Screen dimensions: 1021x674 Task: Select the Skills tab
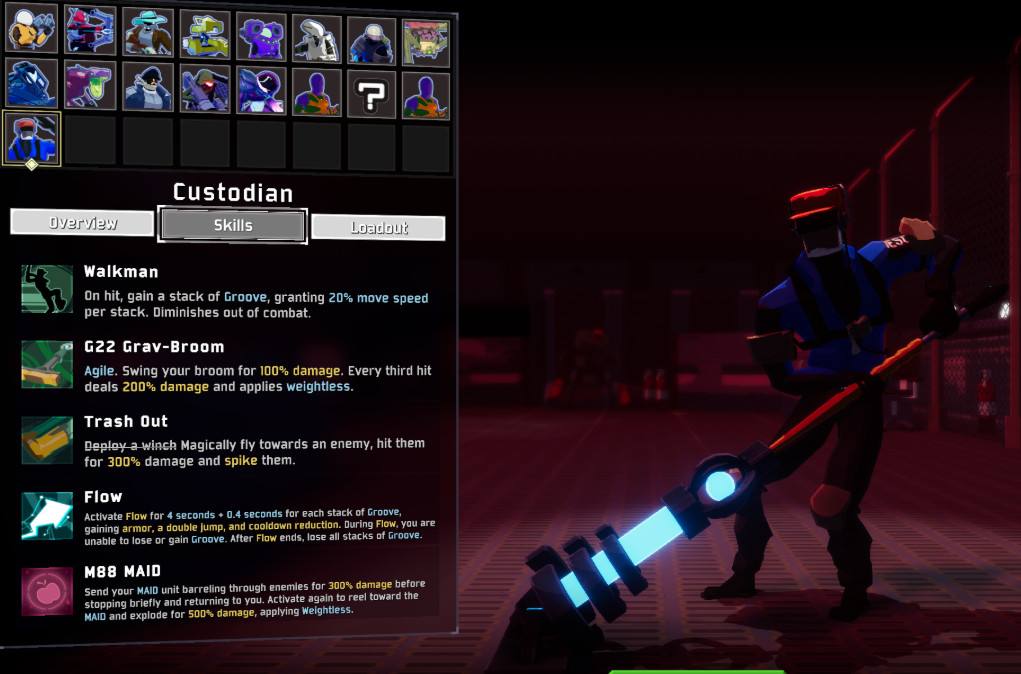232,225
